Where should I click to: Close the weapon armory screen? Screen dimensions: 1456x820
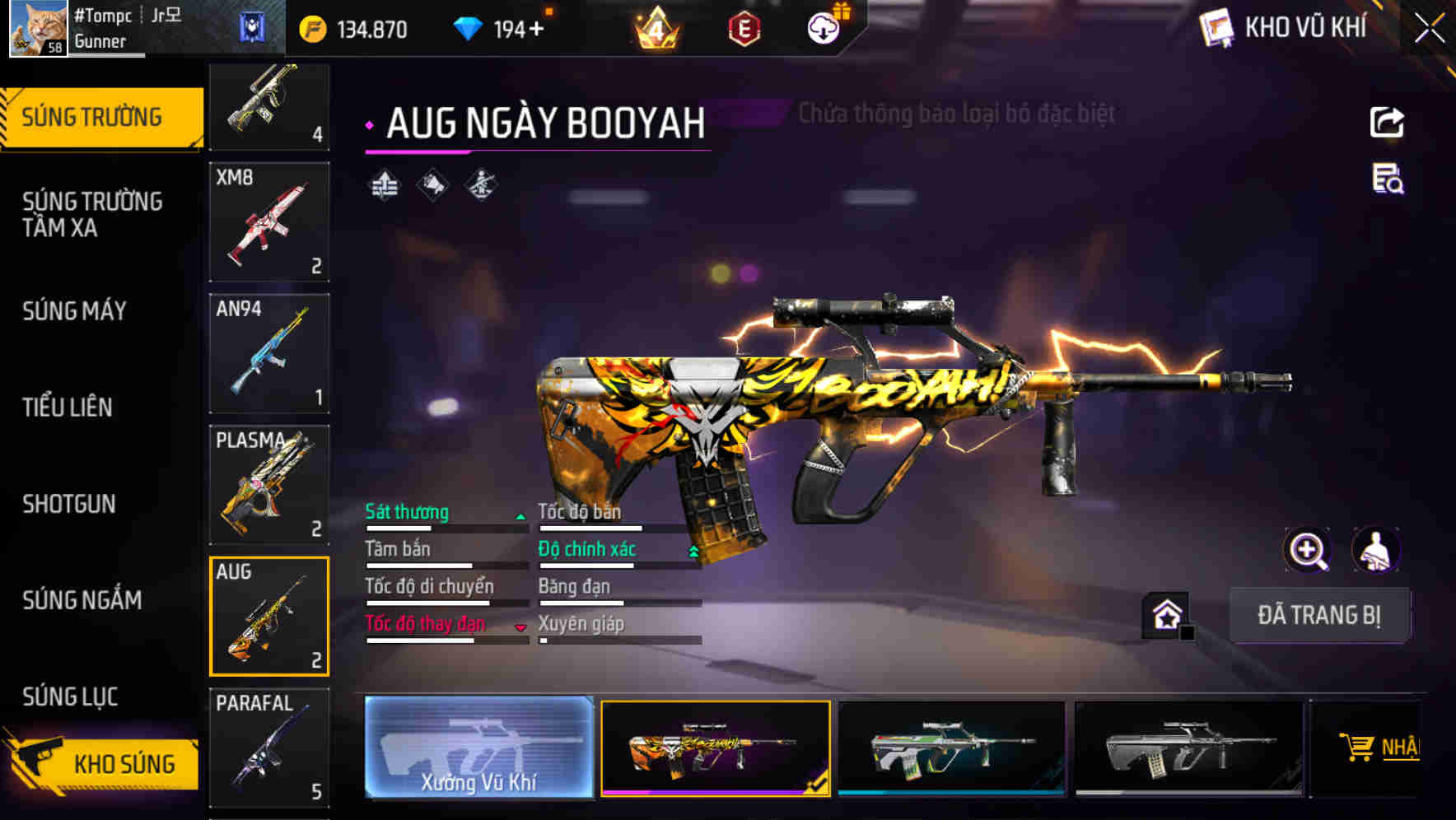coord(1429,29)
